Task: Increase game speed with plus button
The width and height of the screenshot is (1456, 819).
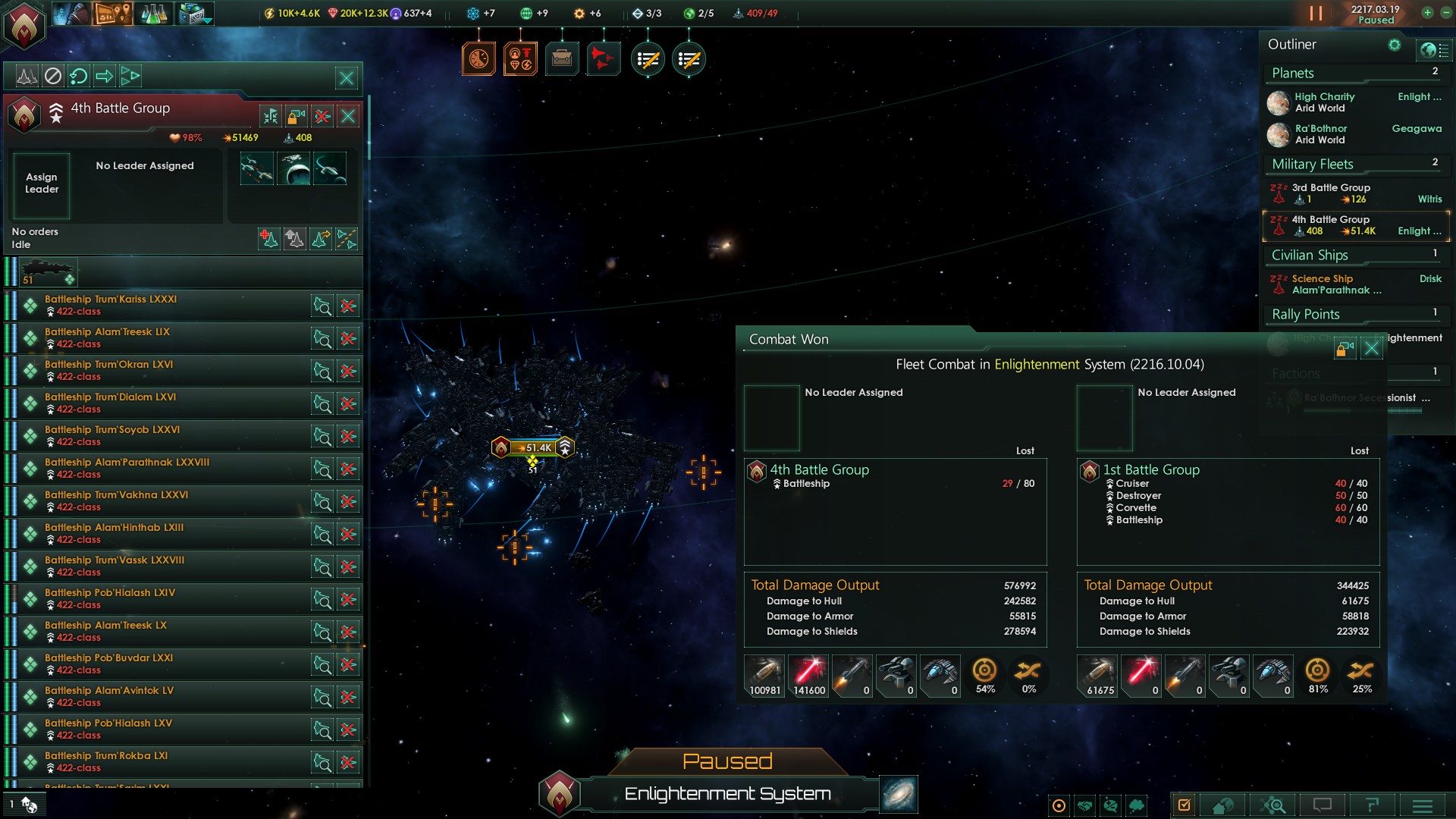Action: tap(1427, 13)
